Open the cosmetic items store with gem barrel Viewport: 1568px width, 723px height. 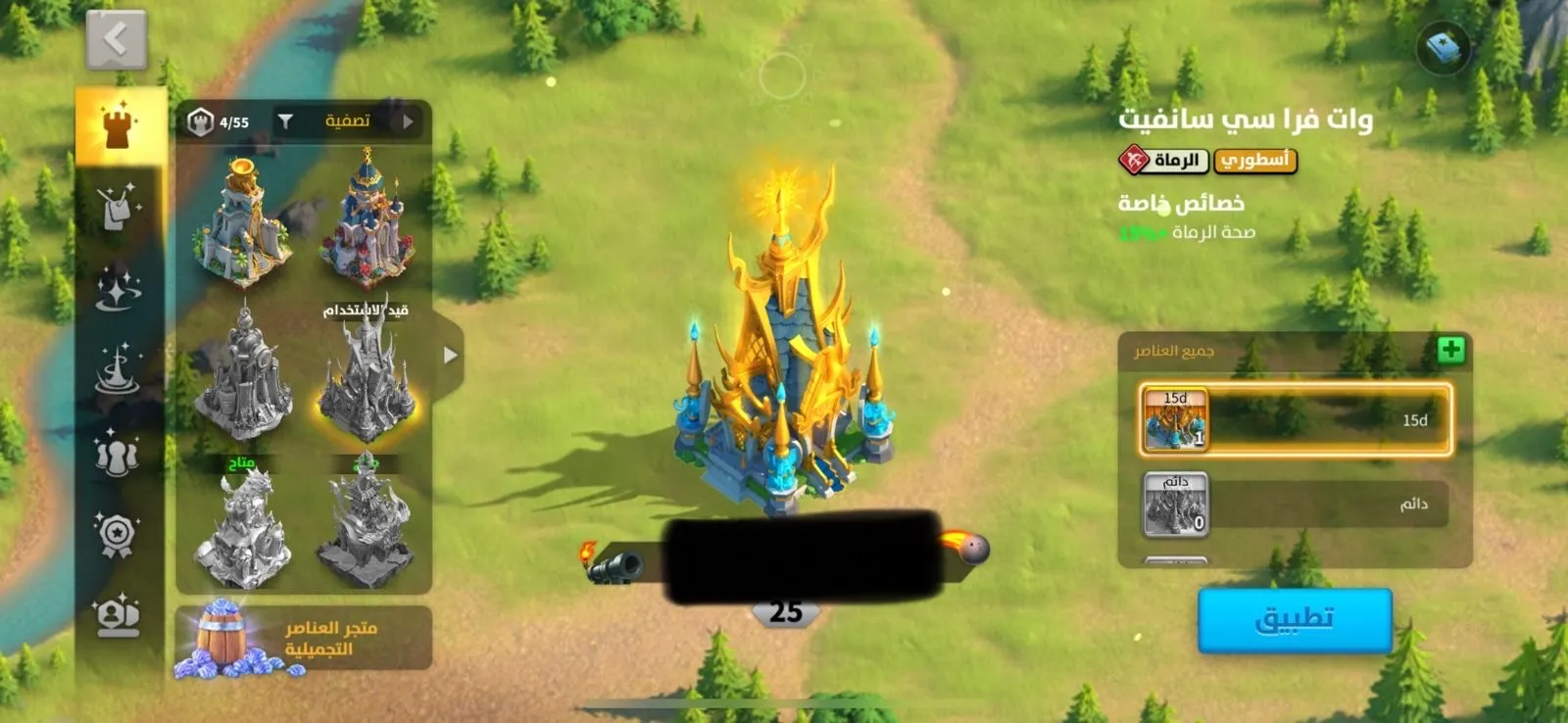(304, 638)
